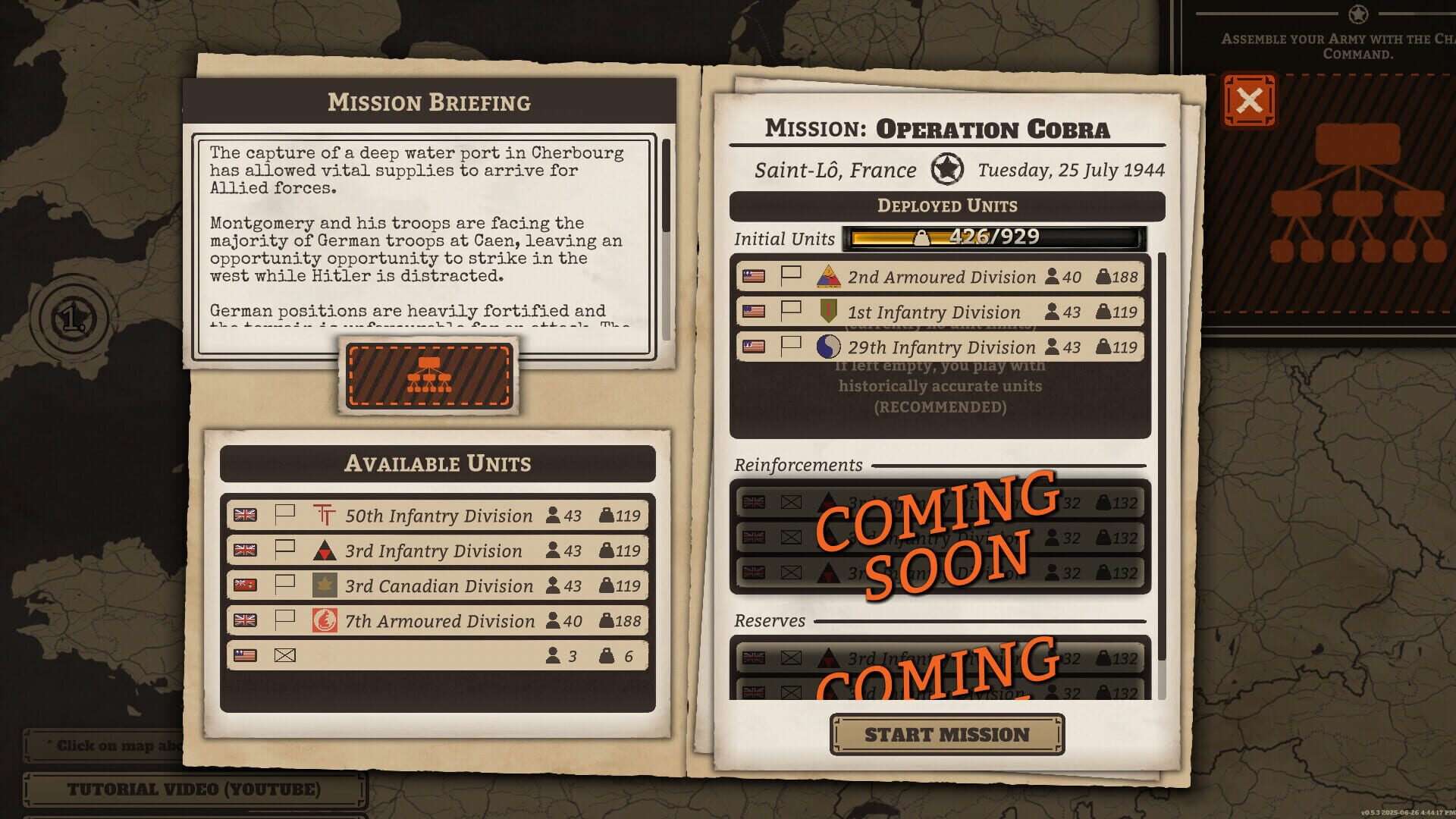Expand the 2nd Armoured Division entry
The width and height of the screenshot is (1456, 819).
click(940, 277)
